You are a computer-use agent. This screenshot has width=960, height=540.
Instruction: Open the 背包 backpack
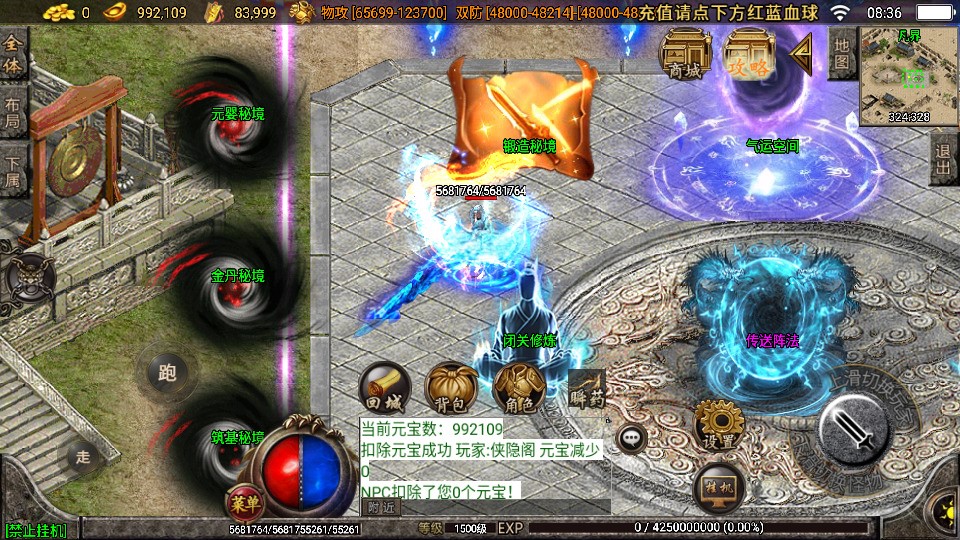click(451, 388)
